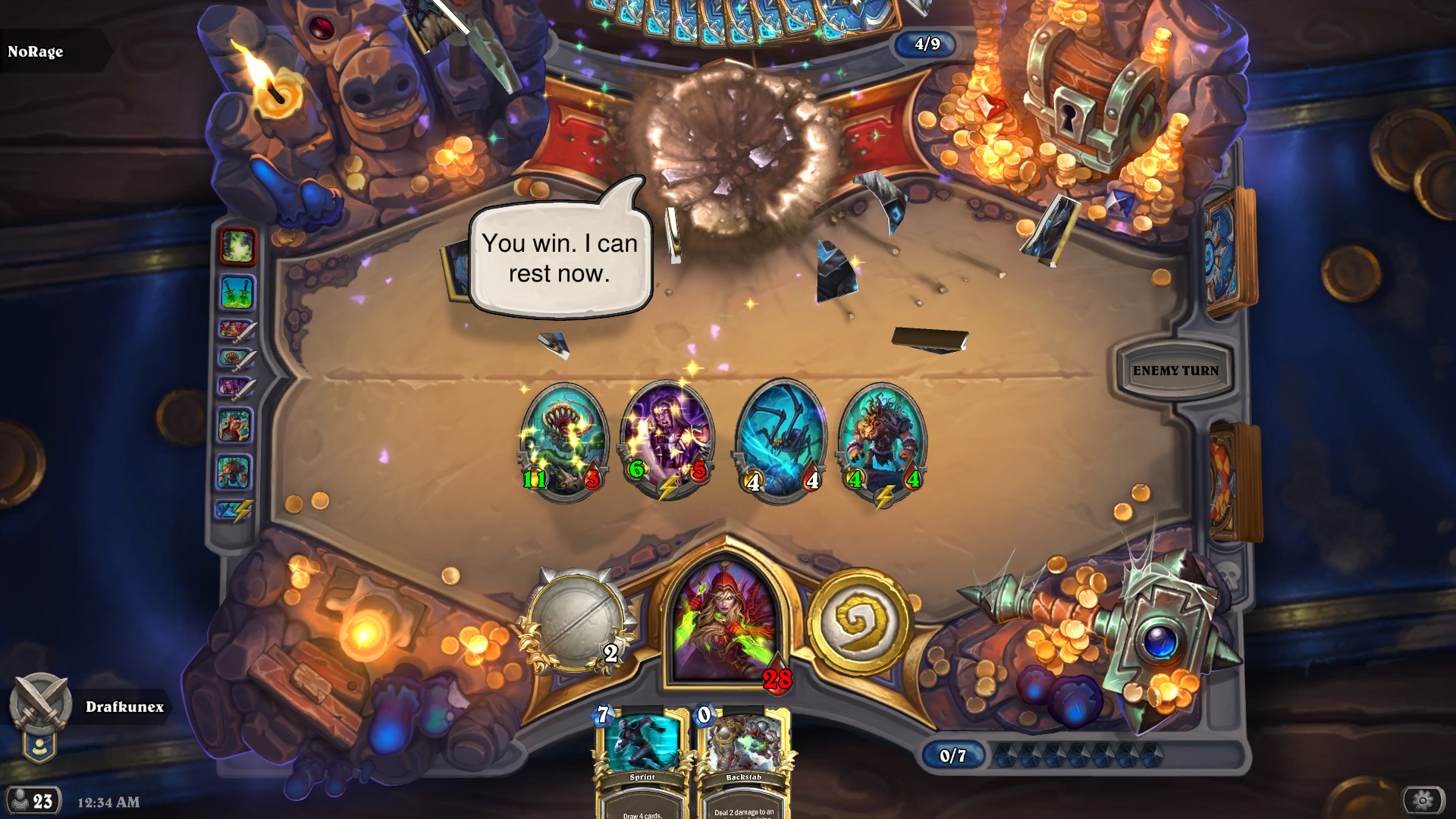Inspect the red-bordered top history tile
Viewport: 1456px width, 819px height.
click(x=237, y=246)
